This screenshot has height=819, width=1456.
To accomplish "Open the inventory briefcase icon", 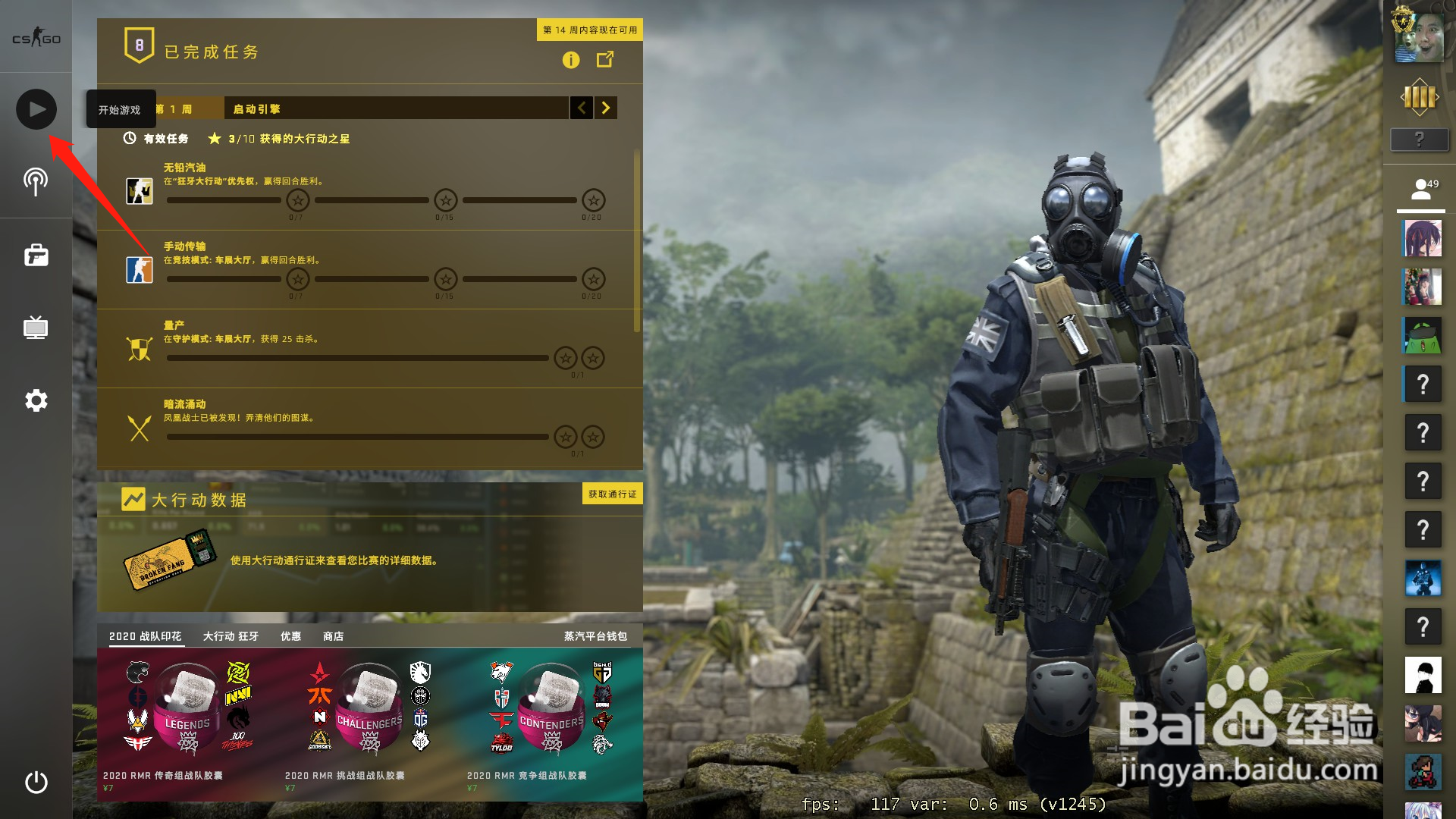I will pos(35,256).
